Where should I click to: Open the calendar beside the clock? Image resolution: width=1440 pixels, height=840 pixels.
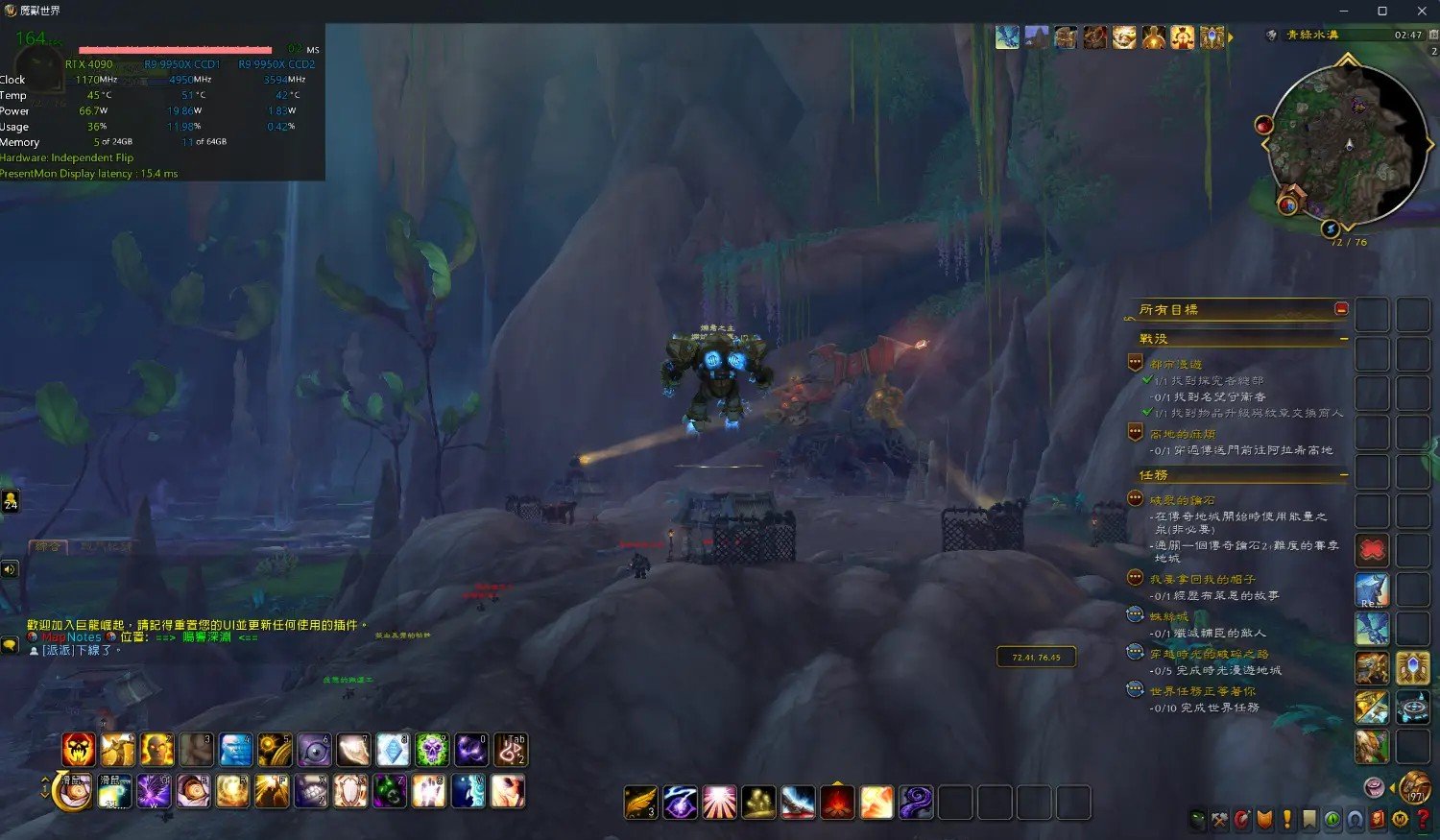1433,35
